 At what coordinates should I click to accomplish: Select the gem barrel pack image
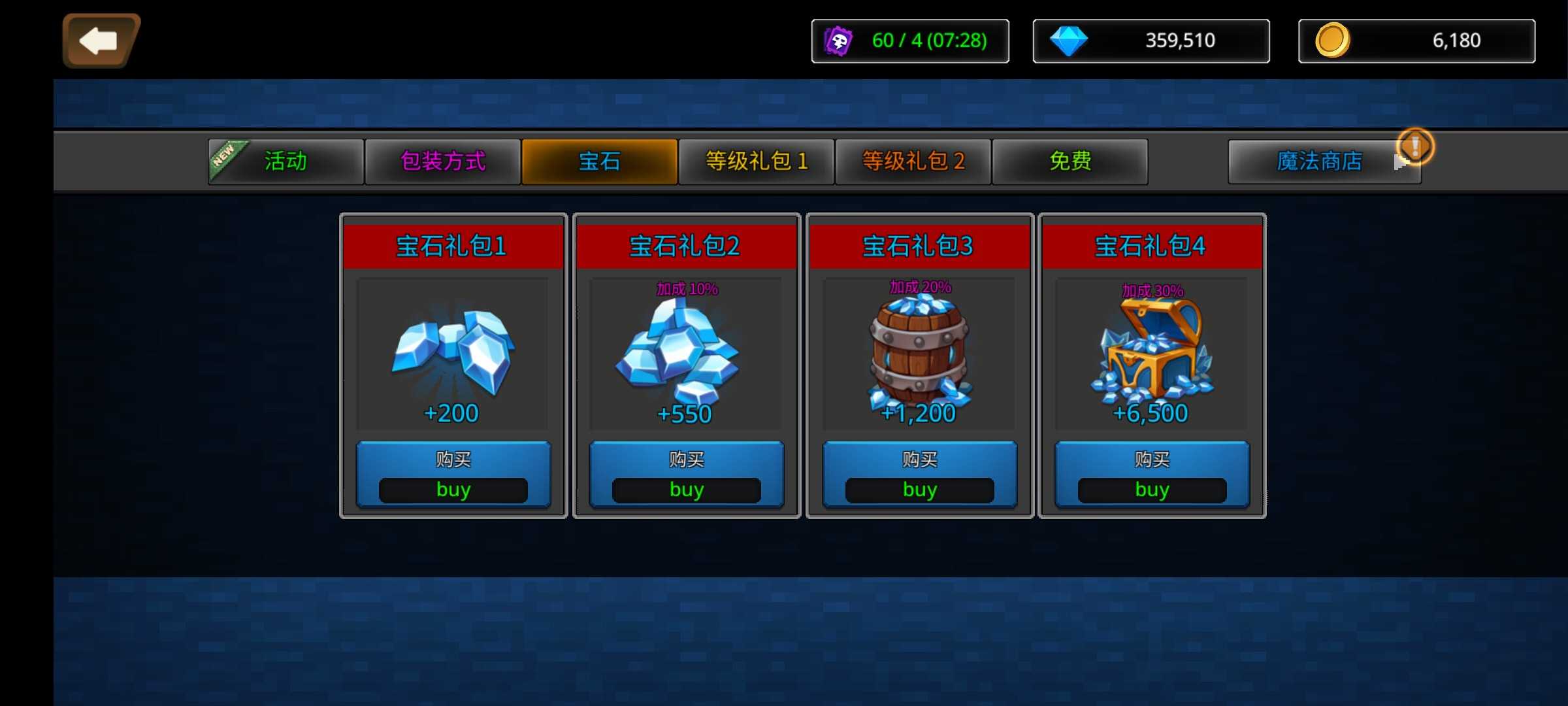[x=919, y=350]
